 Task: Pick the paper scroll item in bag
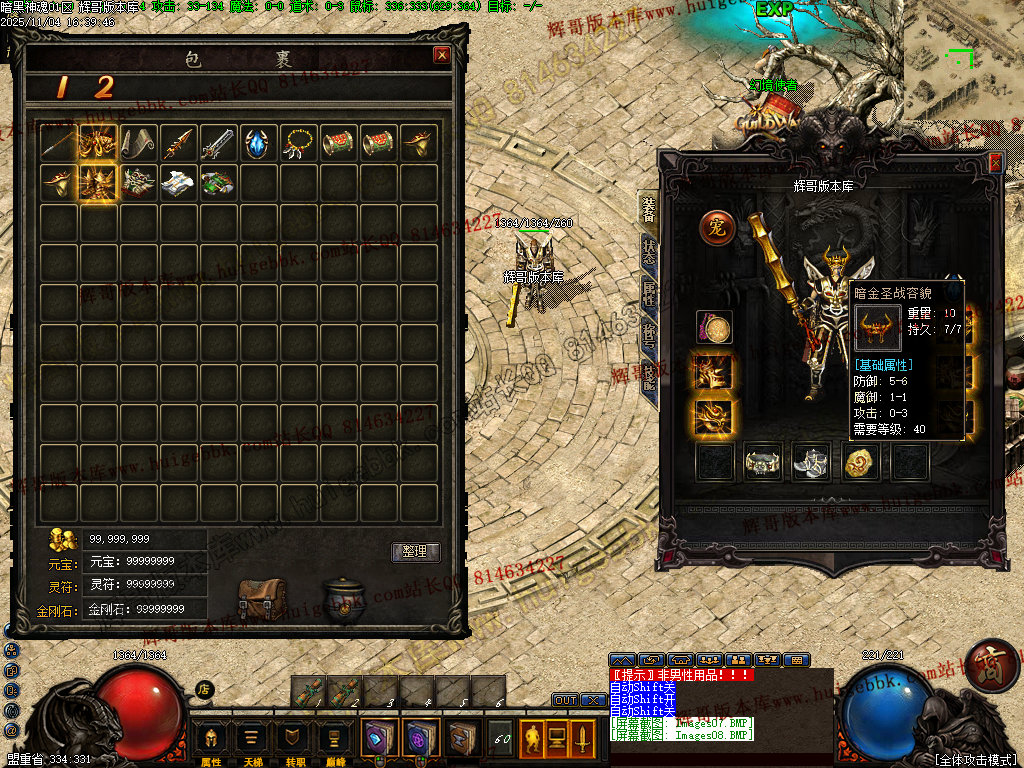[139, 144]
